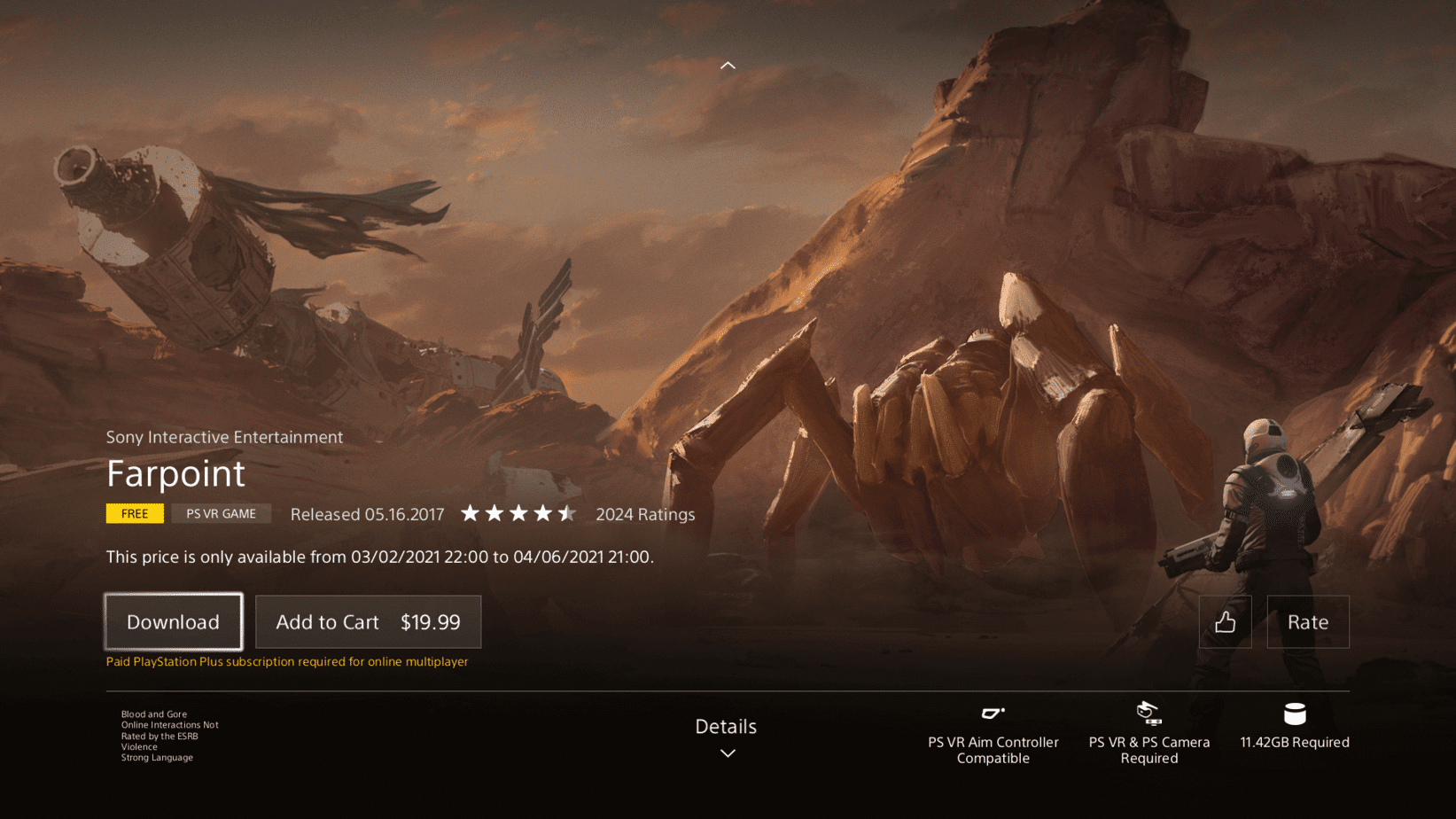Click the thumbs up like icon

point(1226,621)
